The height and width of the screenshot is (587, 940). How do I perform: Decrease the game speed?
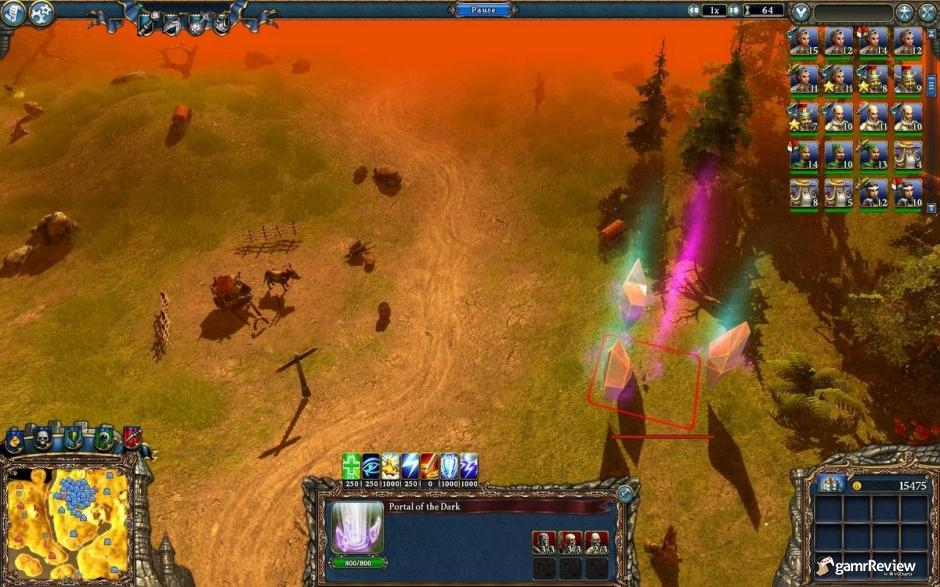[x=693, y=10]
